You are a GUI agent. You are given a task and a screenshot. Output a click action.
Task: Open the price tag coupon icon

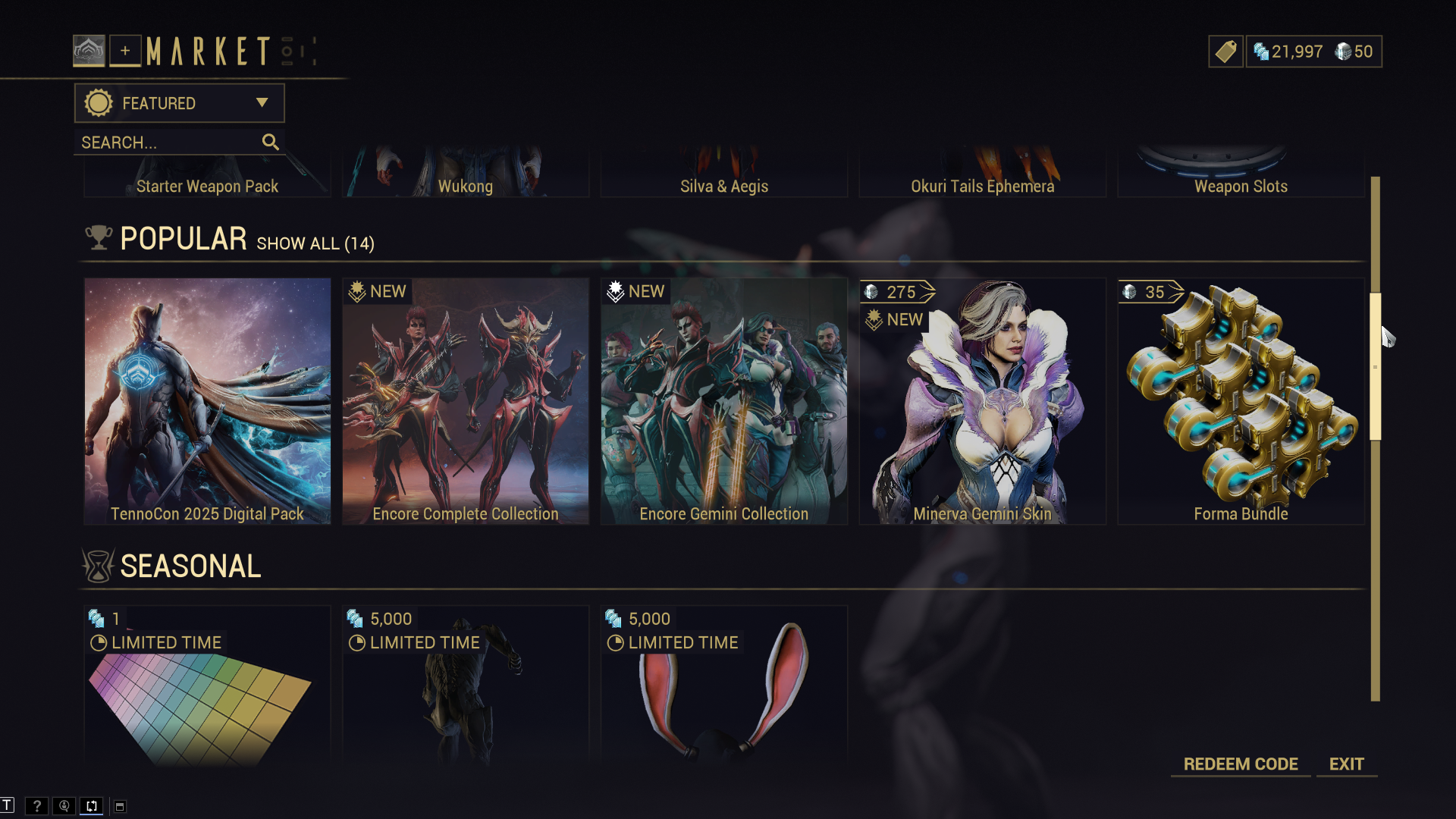[1225, 52]
